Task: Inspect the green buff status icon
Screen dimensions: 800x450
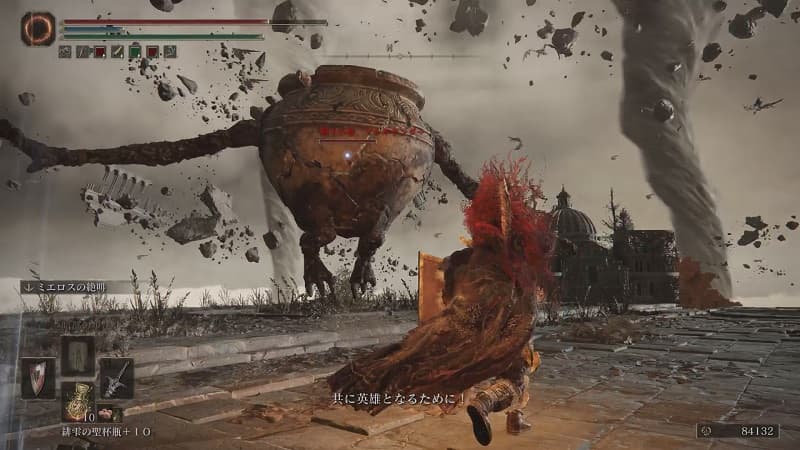Action: click(x=134, y=51)
